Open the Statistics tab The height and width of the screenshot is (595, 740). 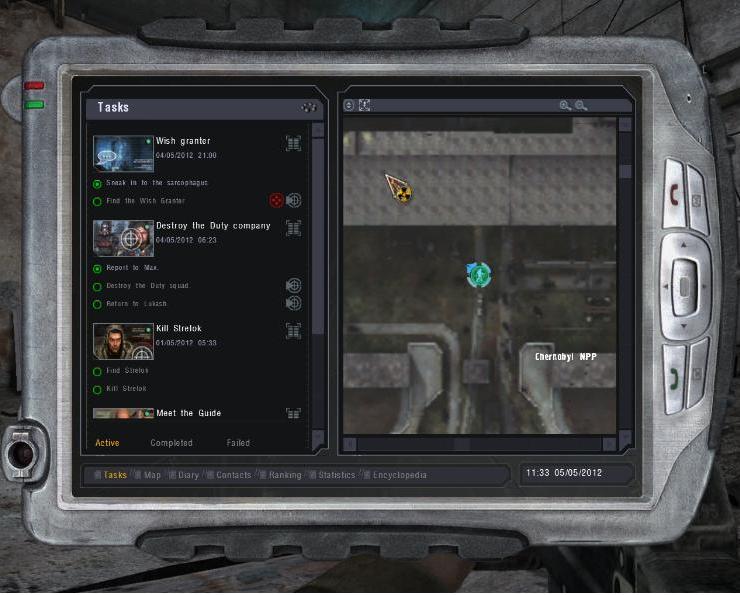(x=336, y=475)
